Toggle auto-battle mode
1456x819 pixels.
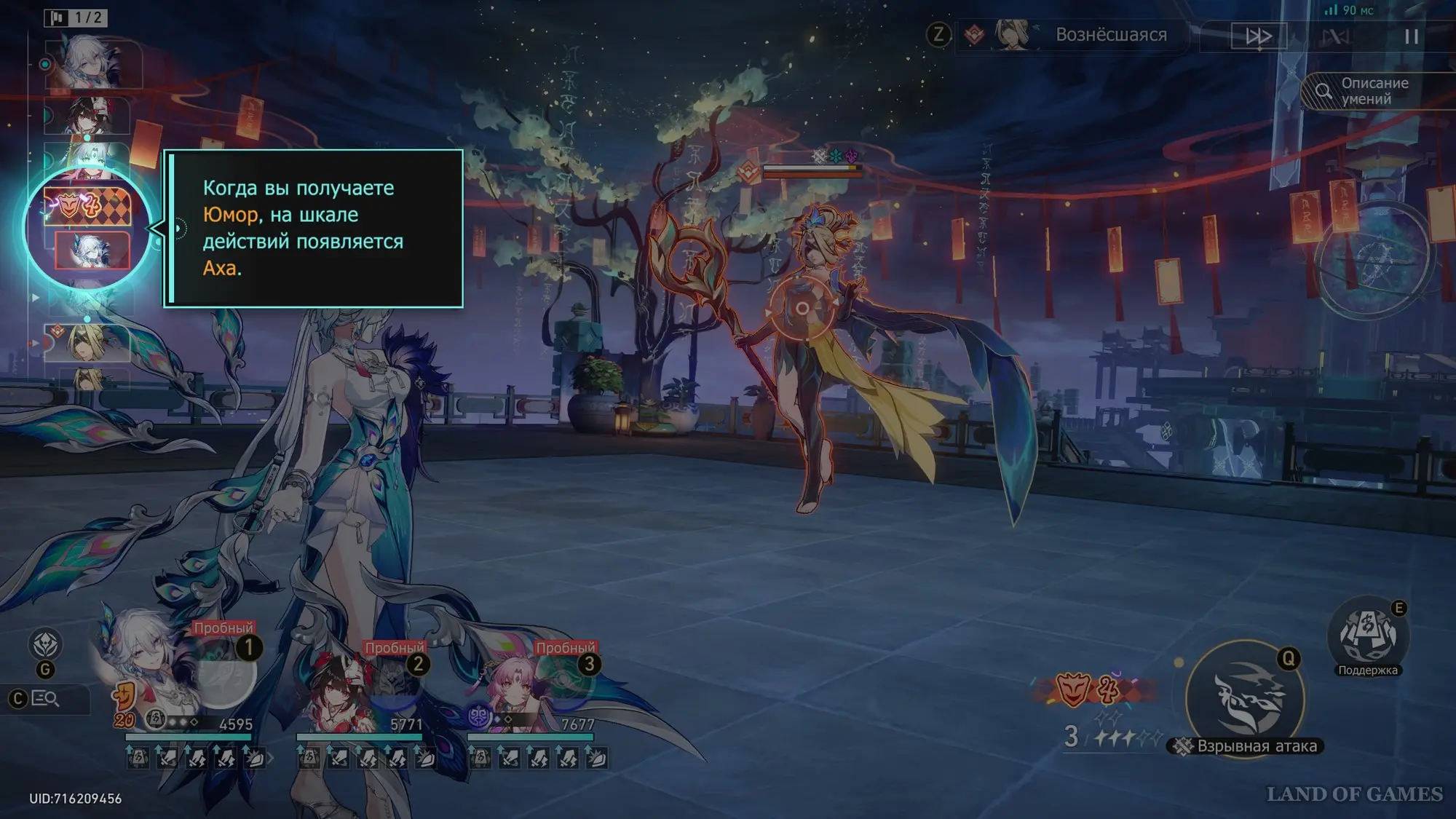click(1335, 36)
